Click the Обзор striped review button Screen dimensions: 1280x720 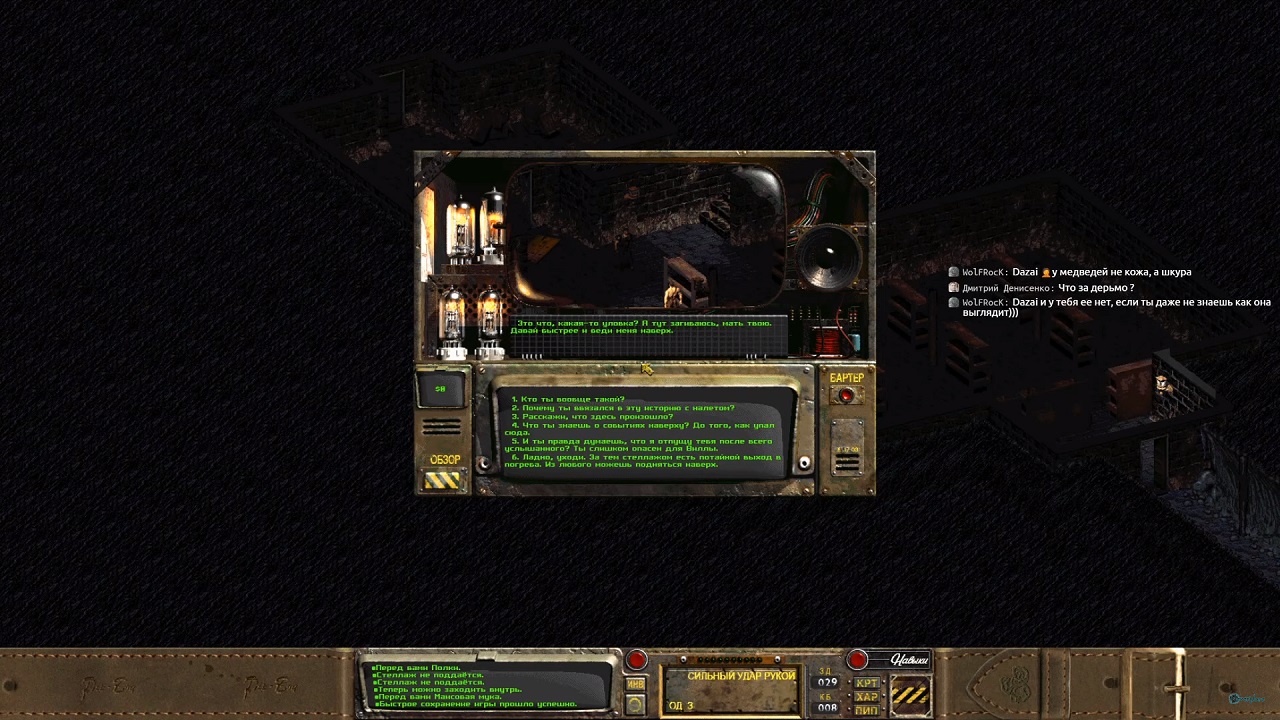point(442,480)
